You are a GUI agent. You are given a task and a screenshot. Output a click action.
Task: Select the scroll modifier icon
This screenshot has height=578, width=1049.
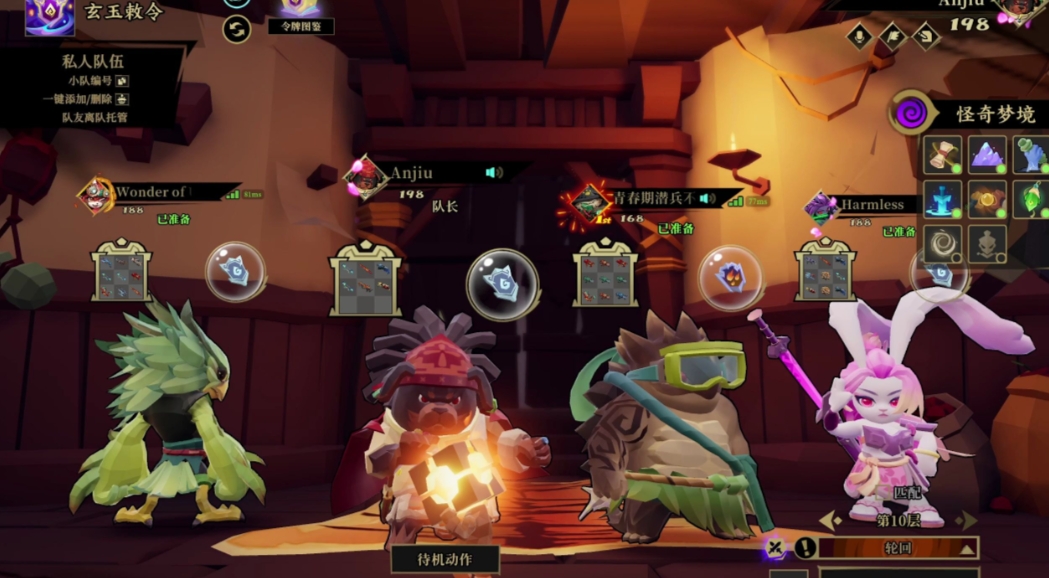point(942,155)
